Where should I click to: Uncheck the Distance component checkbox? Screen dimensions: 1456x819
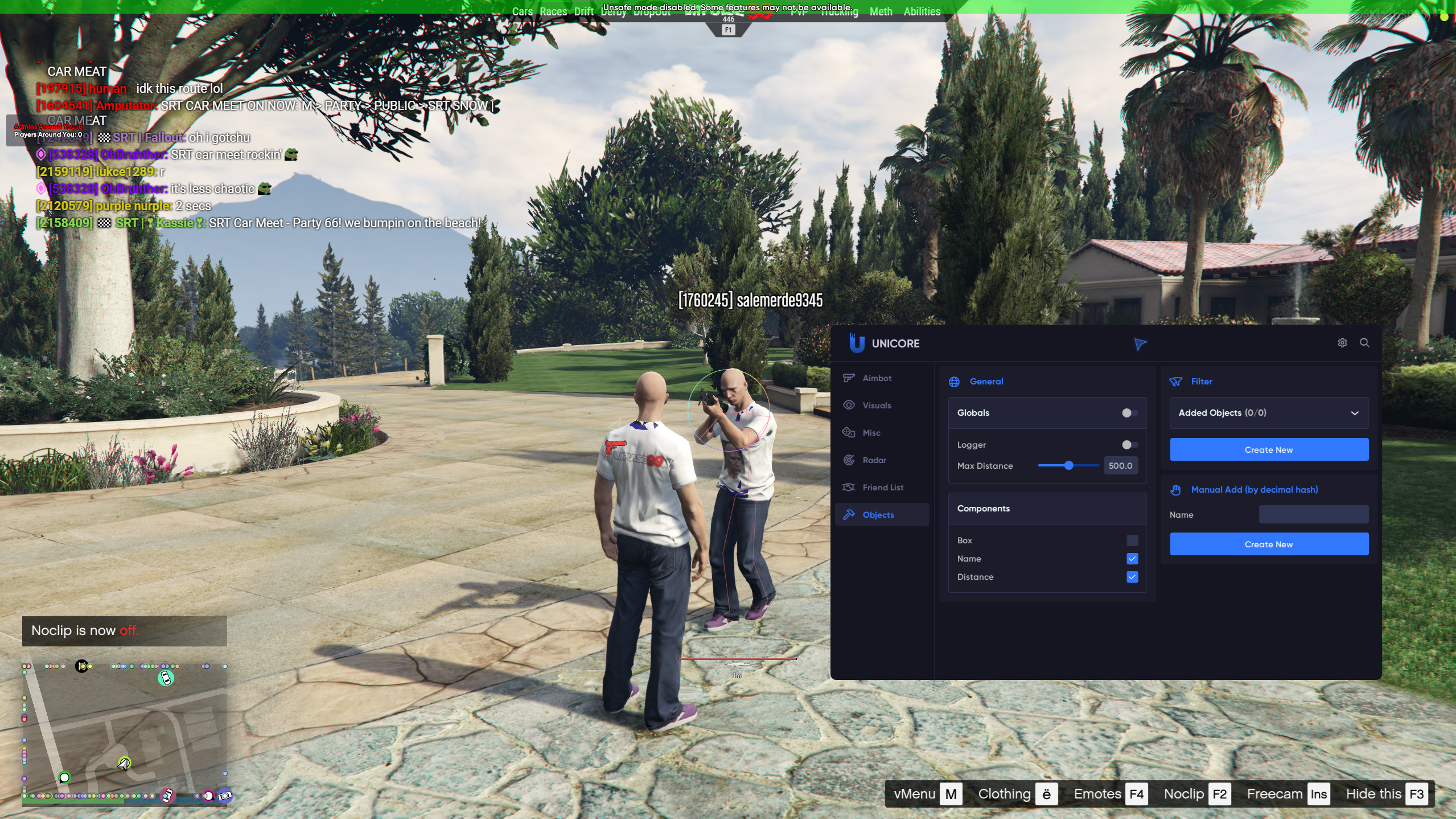point(1132,577)
